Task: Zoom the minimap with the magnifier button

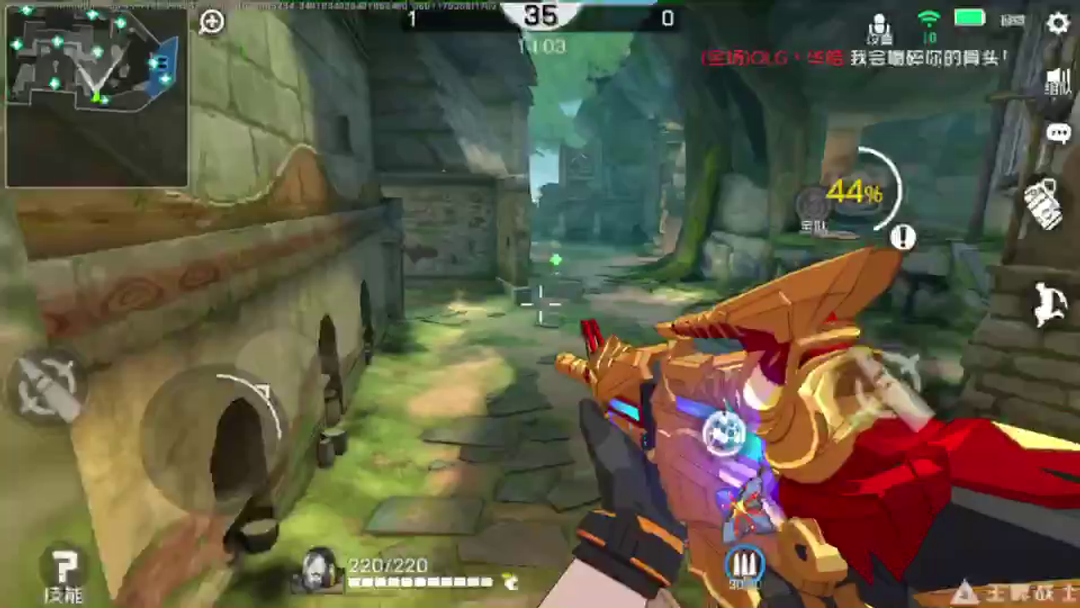Action: [212, 22]
